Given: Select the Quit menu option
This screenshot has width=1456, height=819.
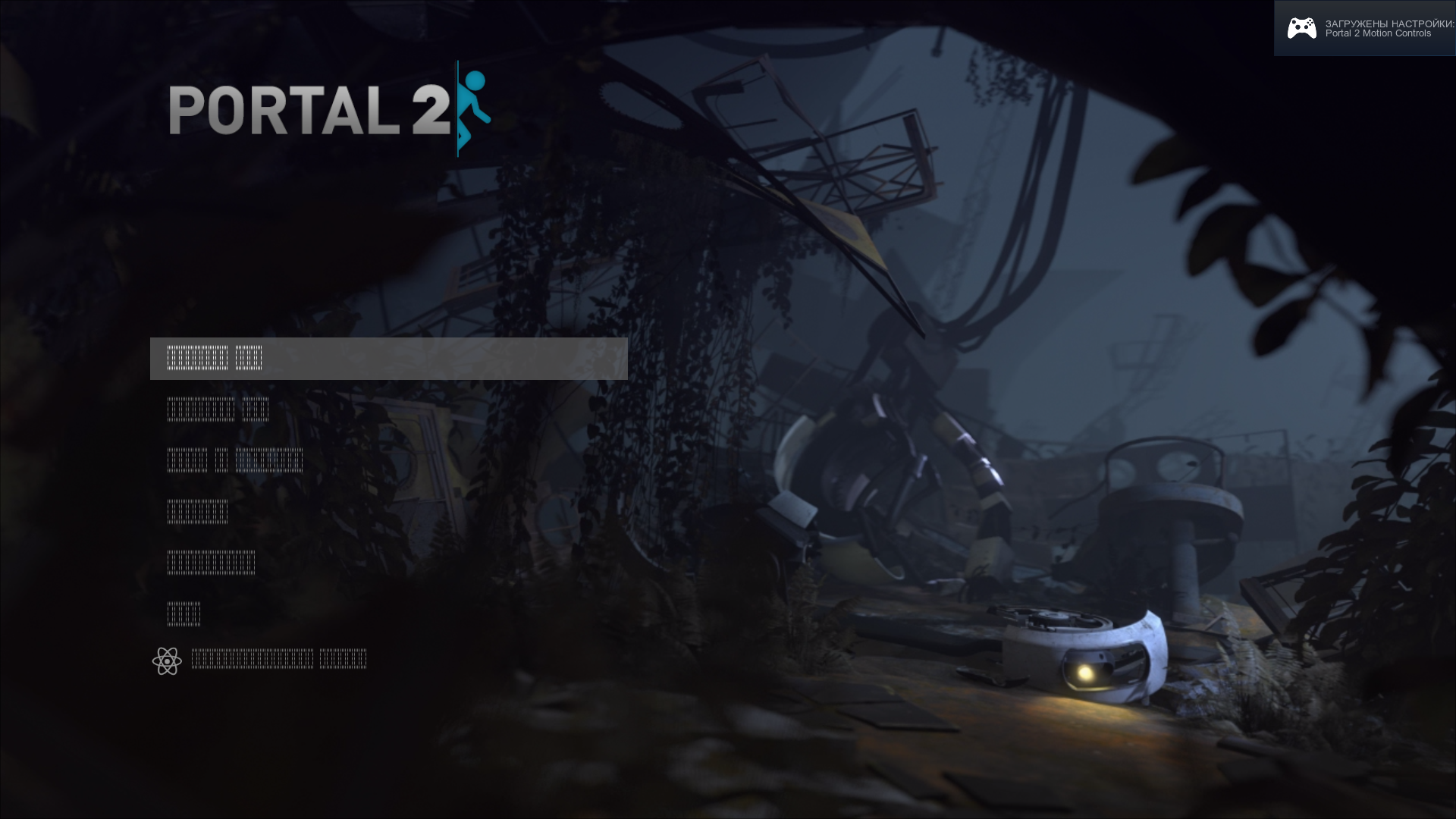Looking at the screenshot, I should [x=183, y=613].
